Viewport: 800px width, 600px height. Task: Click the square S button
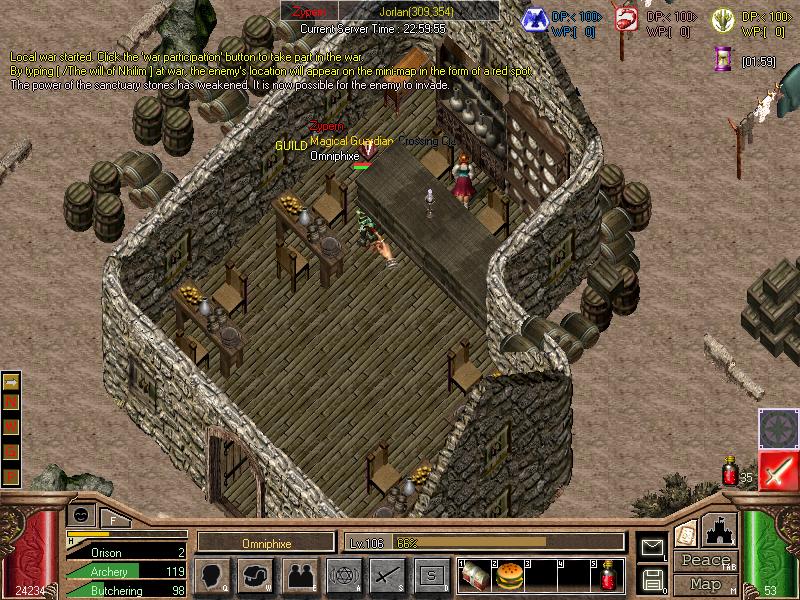click(431, 575)
